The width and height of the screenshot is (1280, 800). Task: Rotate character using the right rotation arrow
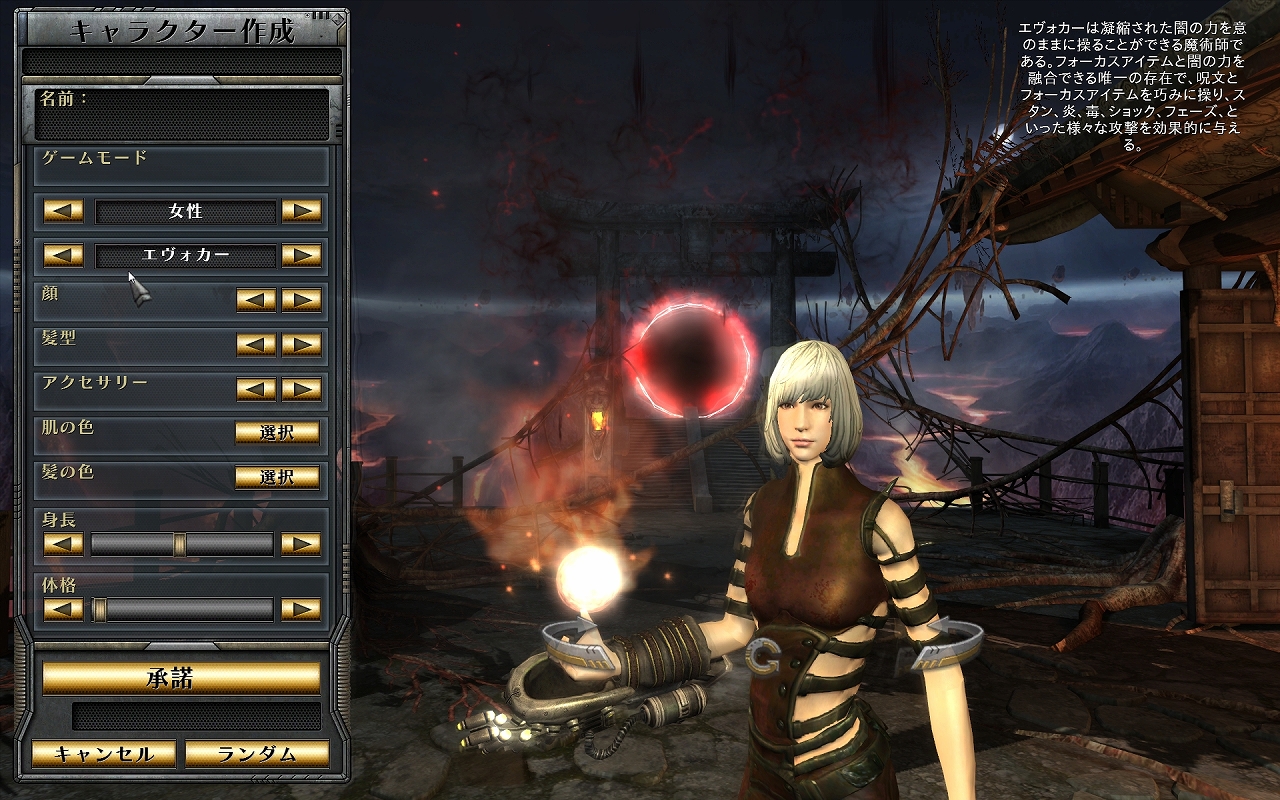pos(947,640)
